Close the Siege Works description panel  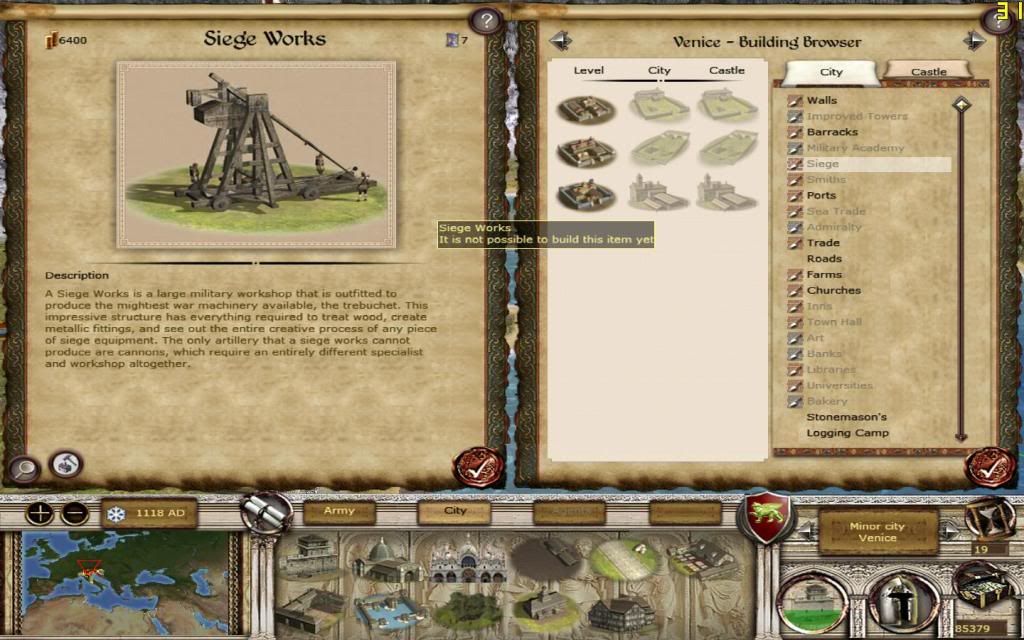(477, 467)
